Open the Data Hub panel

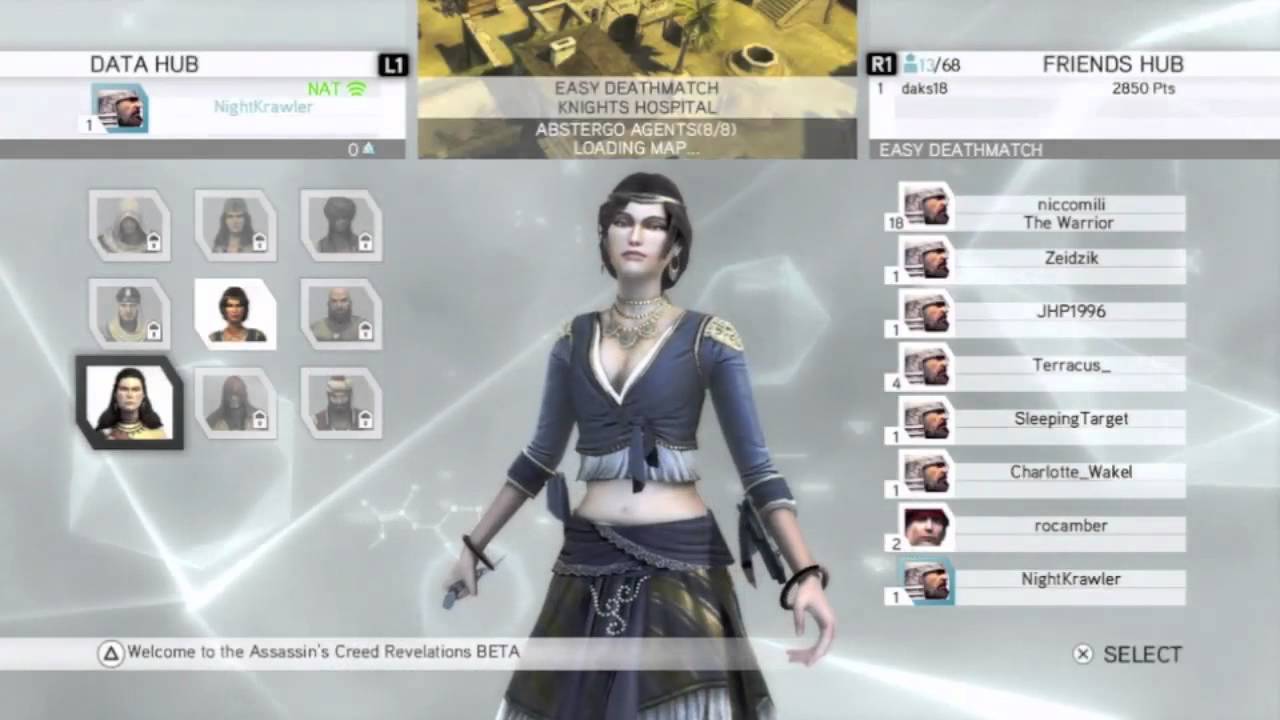click(145, 64)
